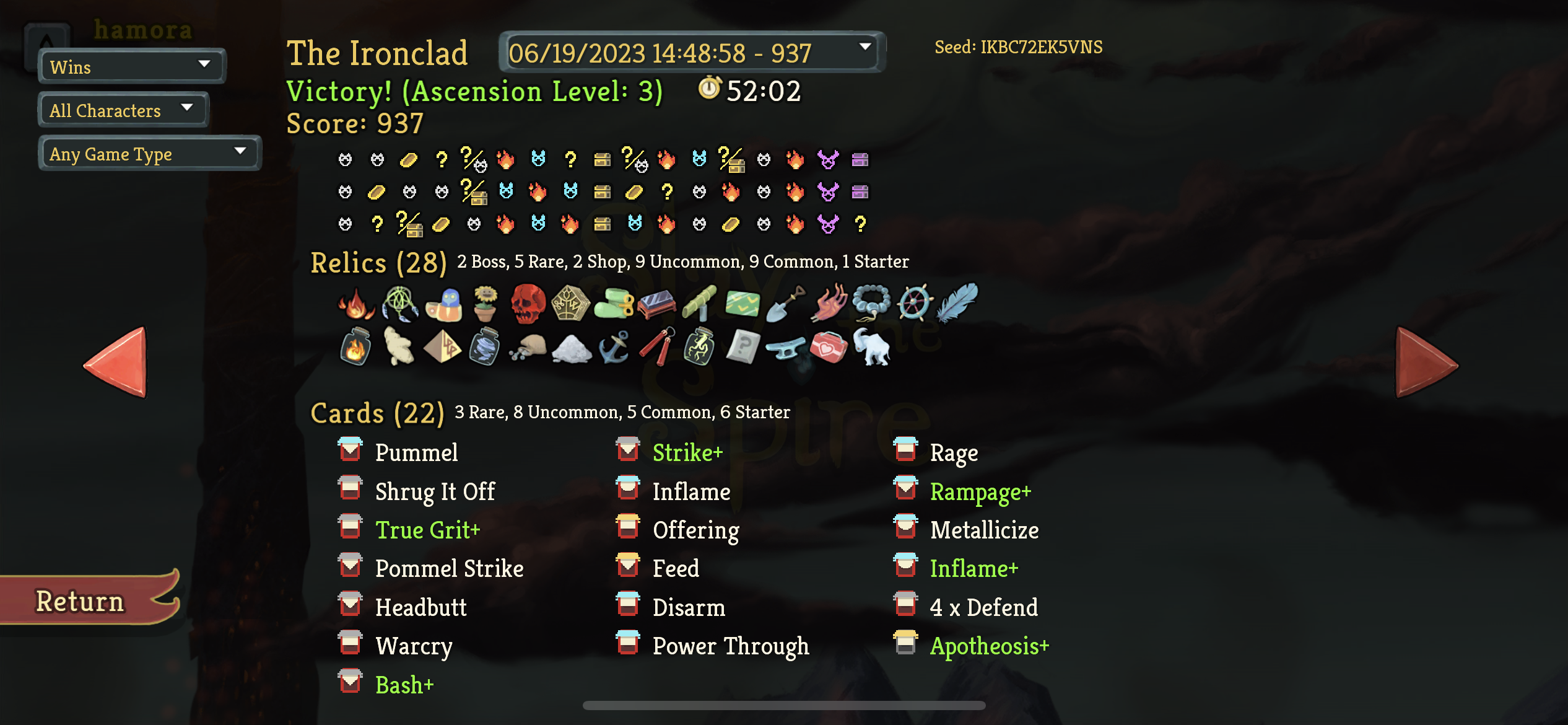The width and height of the screenshot is (1568, 725).
Task: Open the run date selector dropdown
Action: coord(690,52)
